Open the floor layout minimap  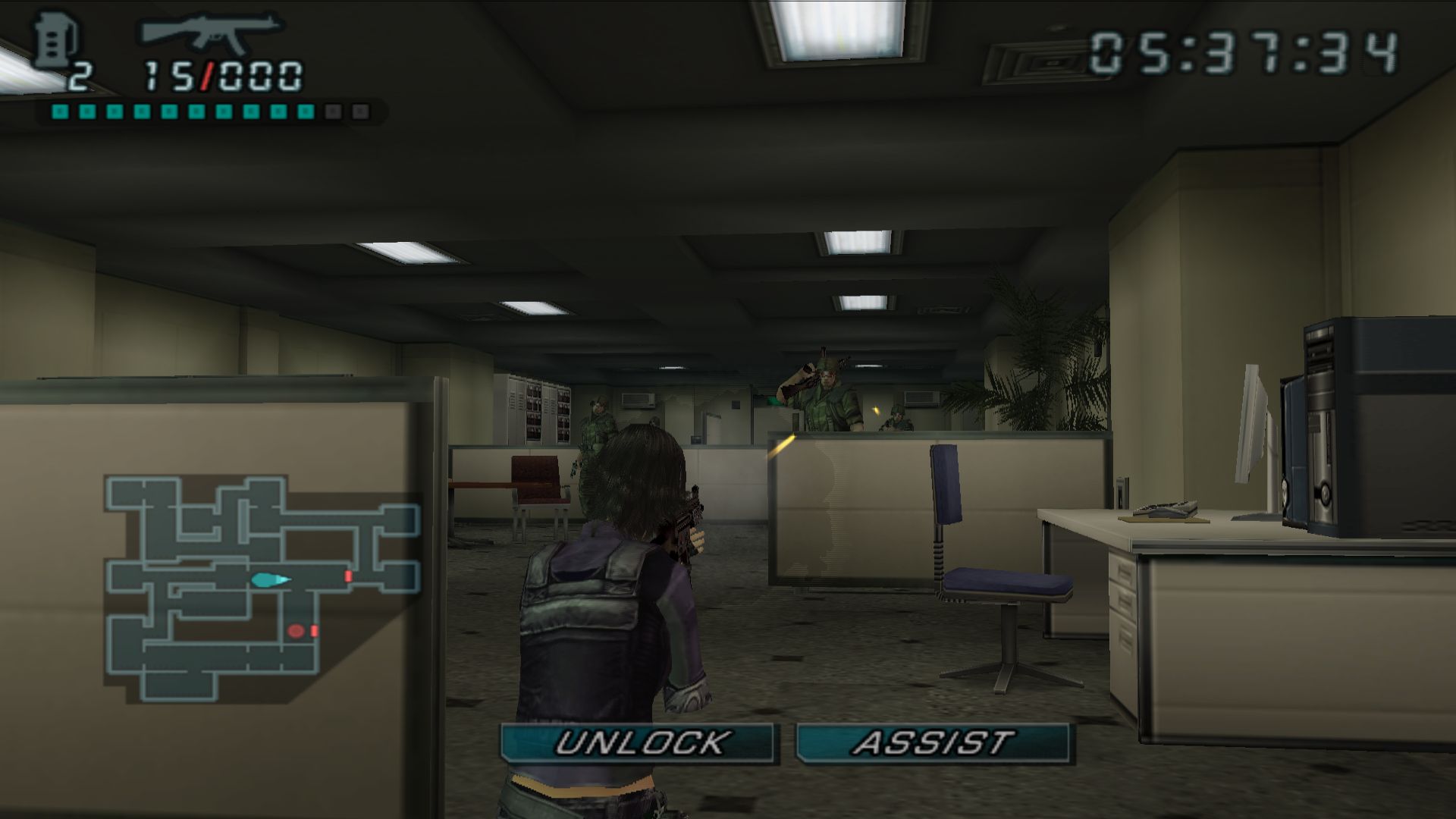coord(262,588)
